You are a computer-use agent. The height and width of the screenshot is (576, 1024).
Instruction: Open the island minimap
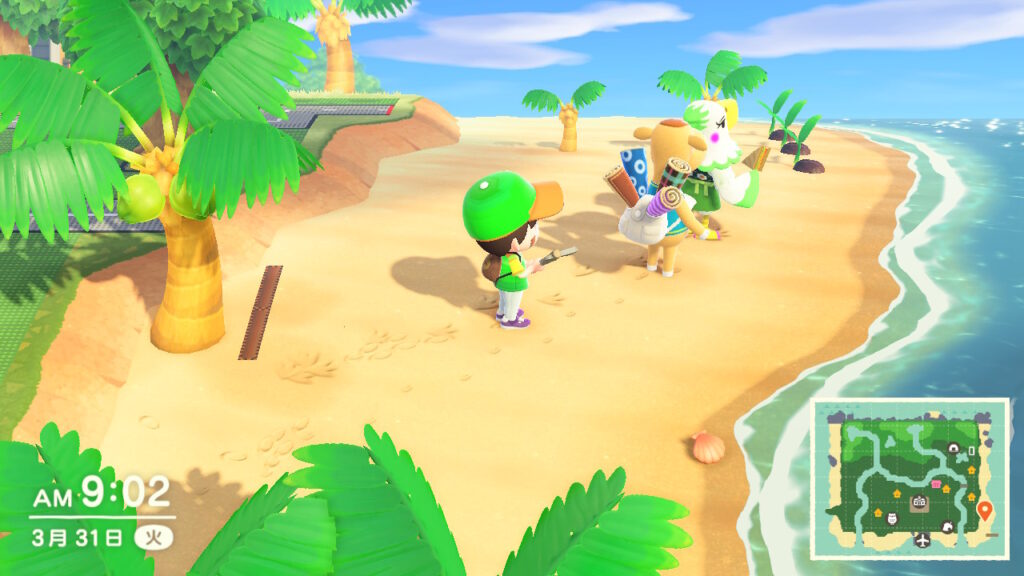point(909,478)
